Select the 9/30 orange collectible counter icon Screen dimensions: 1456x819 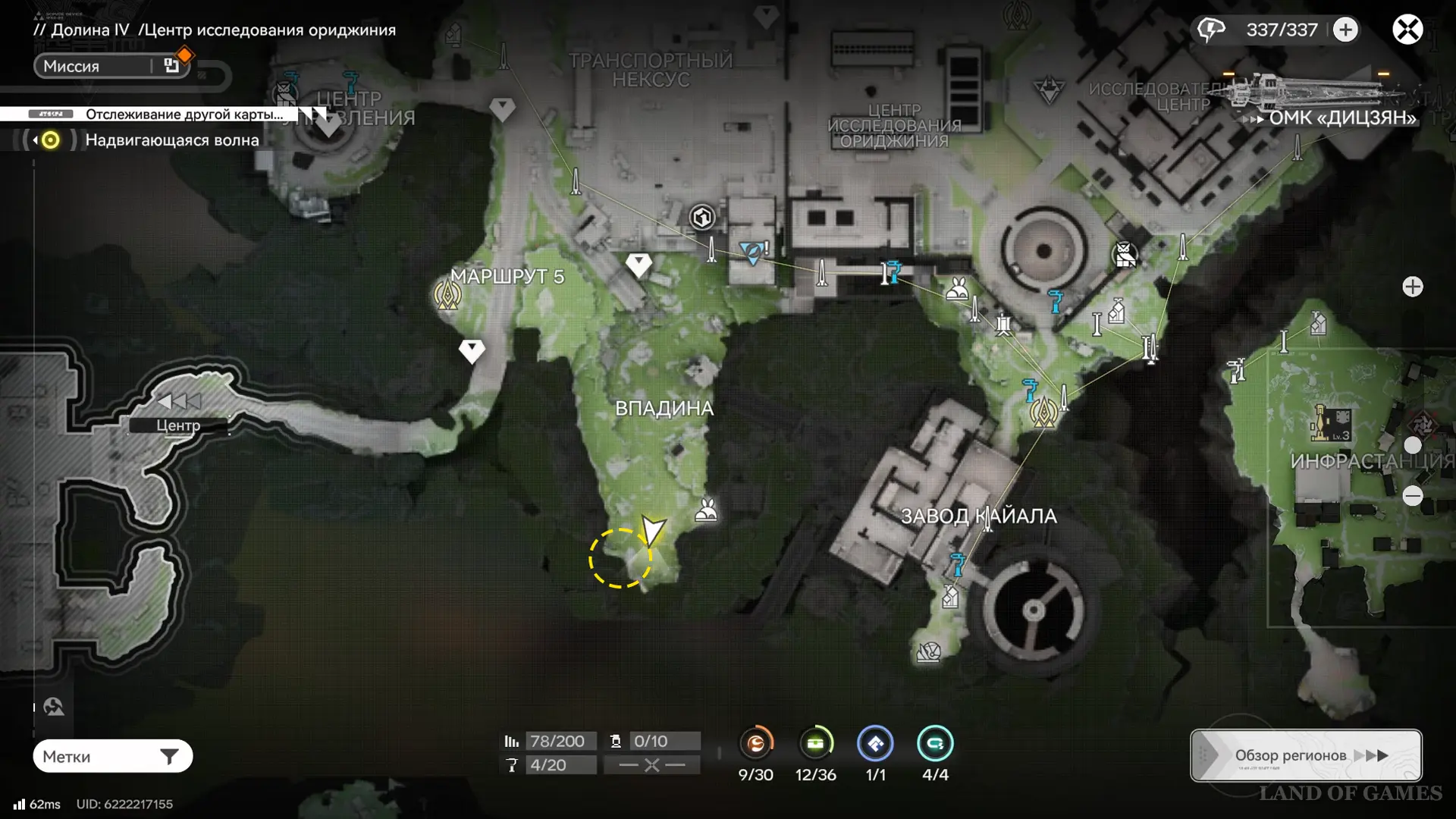click(x=756, y=743)
